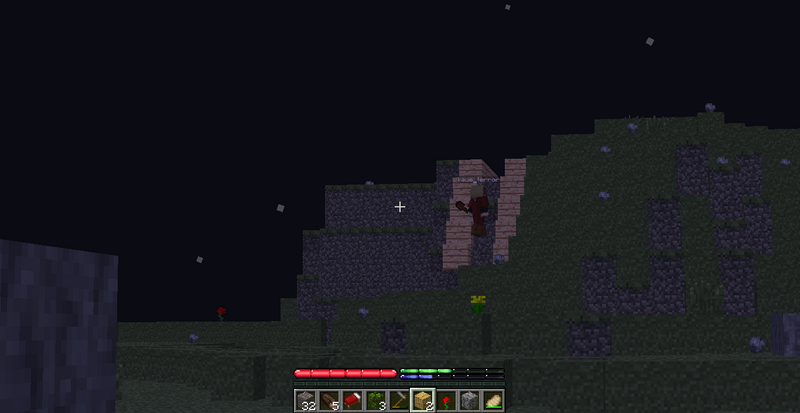Viewport: 800px width, 413px height.
Task: Select the cobblestone stack of 32
Action: pyautogui.click(x=306, y=401)
